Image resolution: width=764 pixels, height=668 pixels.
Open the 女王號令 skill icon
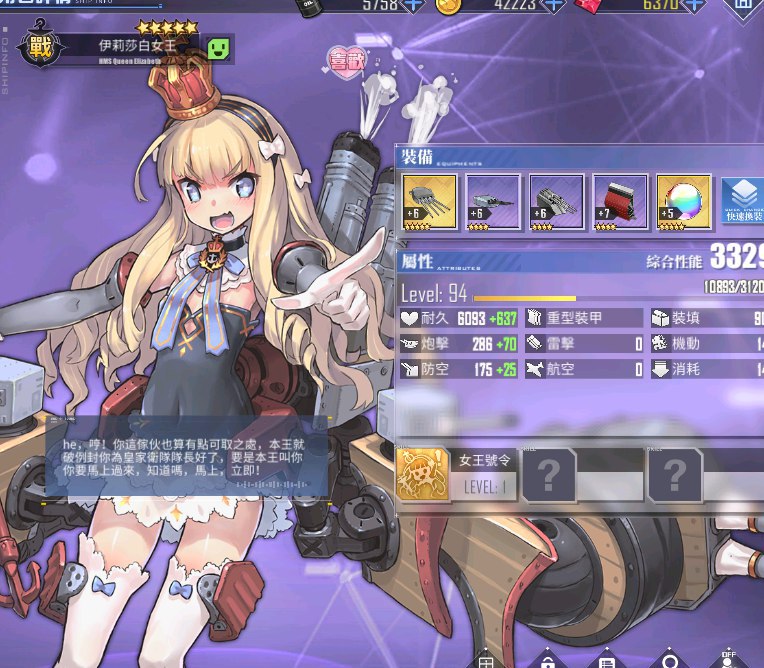pos(421,474)
